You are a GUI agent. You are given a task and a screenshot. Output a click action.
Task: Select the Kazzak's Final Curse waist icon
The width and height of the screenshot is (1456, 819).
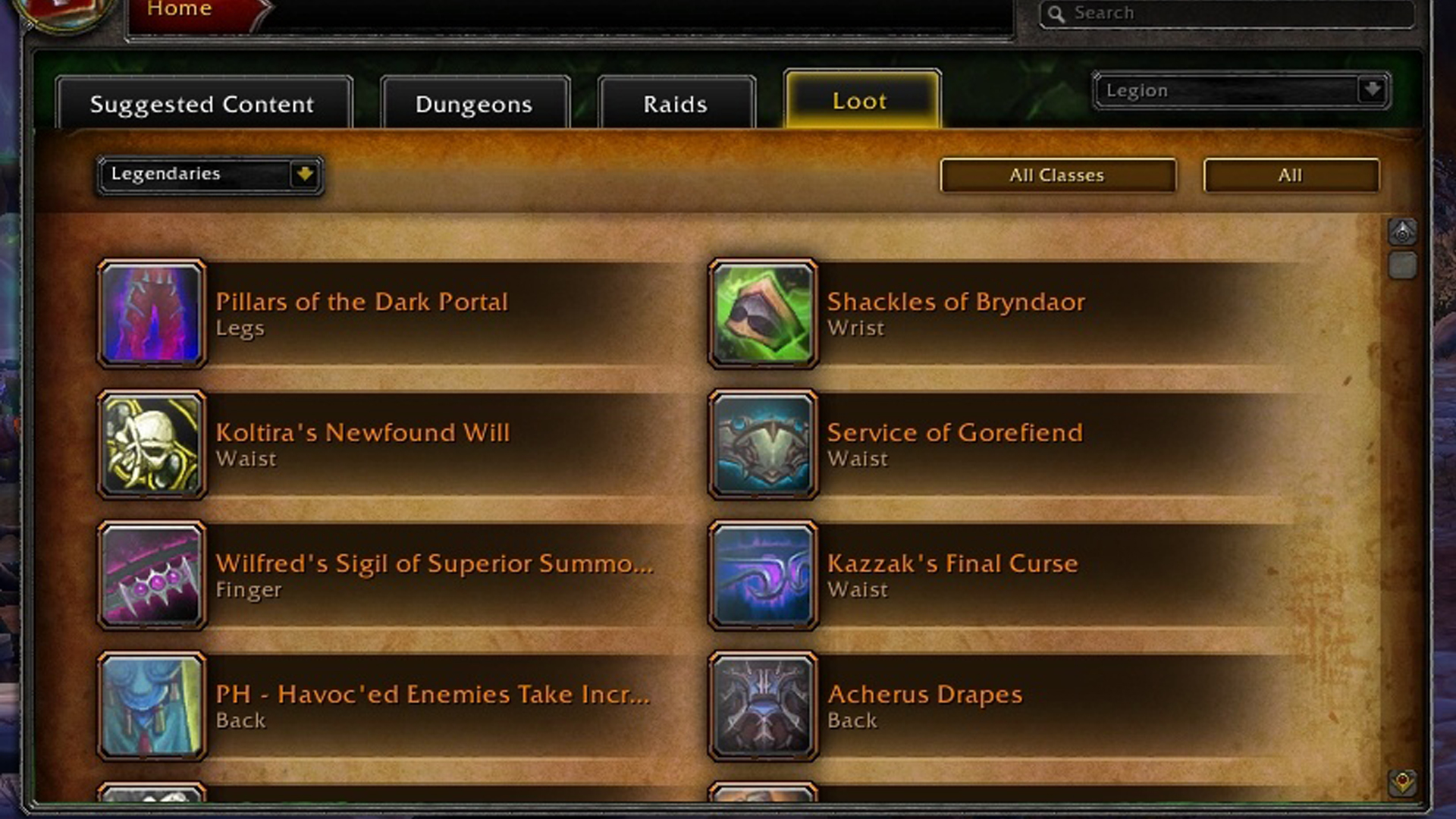coord(763,576)
